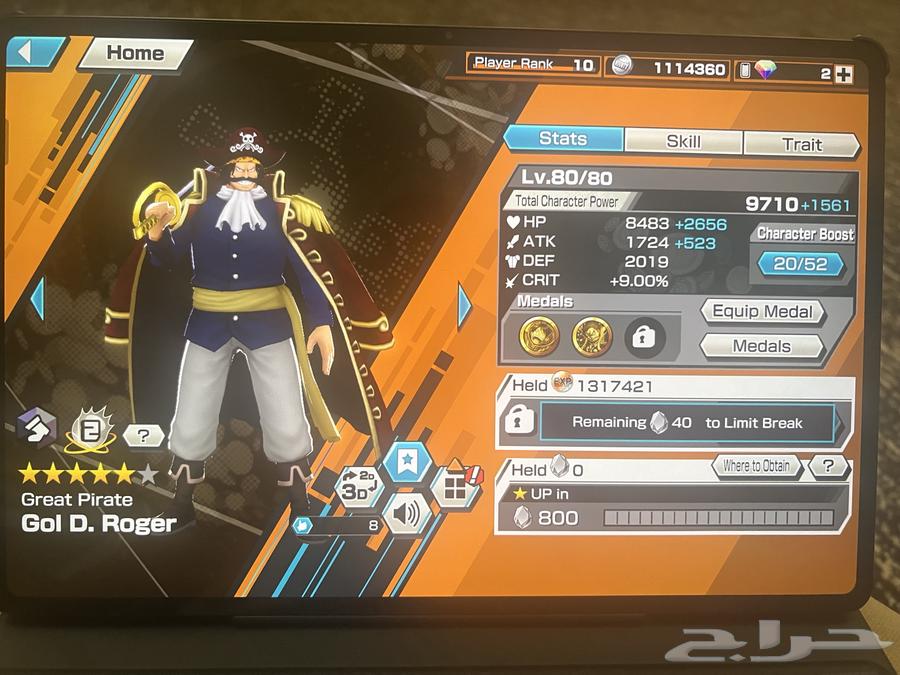Tap the Equip Medal button
The image size is (900, 675).
tap(762, 312)
